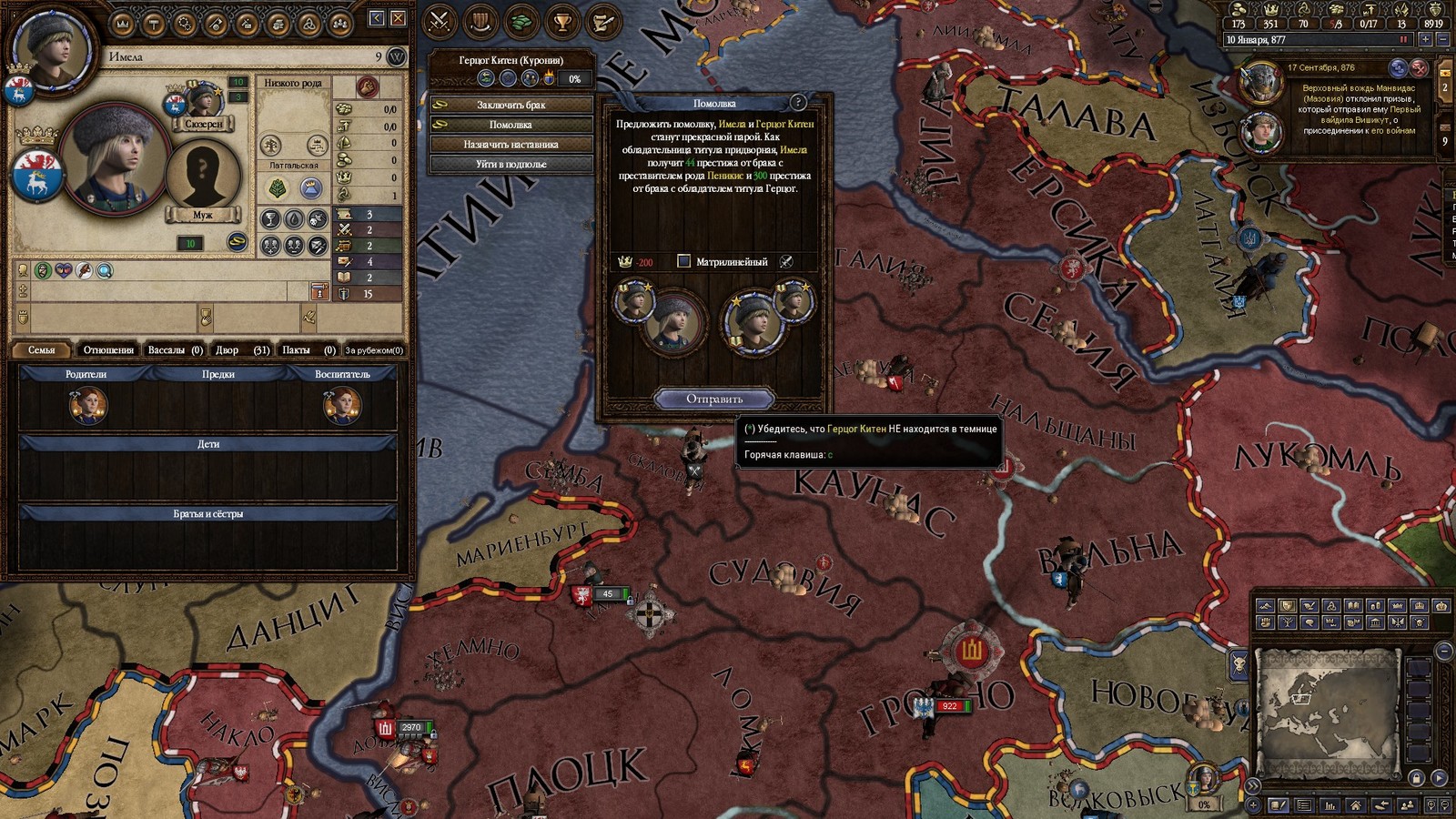Click the world minimap
The image size is (1456, 819).
pos(1326,707)
